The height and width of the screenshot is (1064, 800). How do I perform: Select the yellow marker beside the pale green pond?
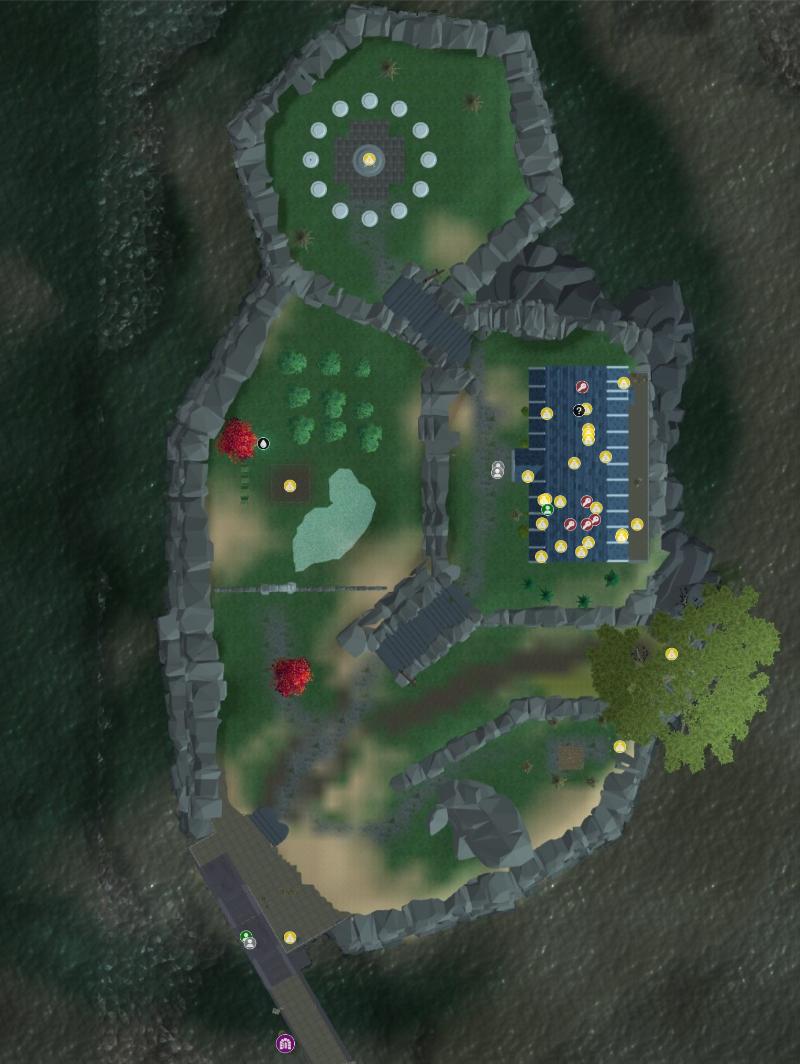coord(290,486)
